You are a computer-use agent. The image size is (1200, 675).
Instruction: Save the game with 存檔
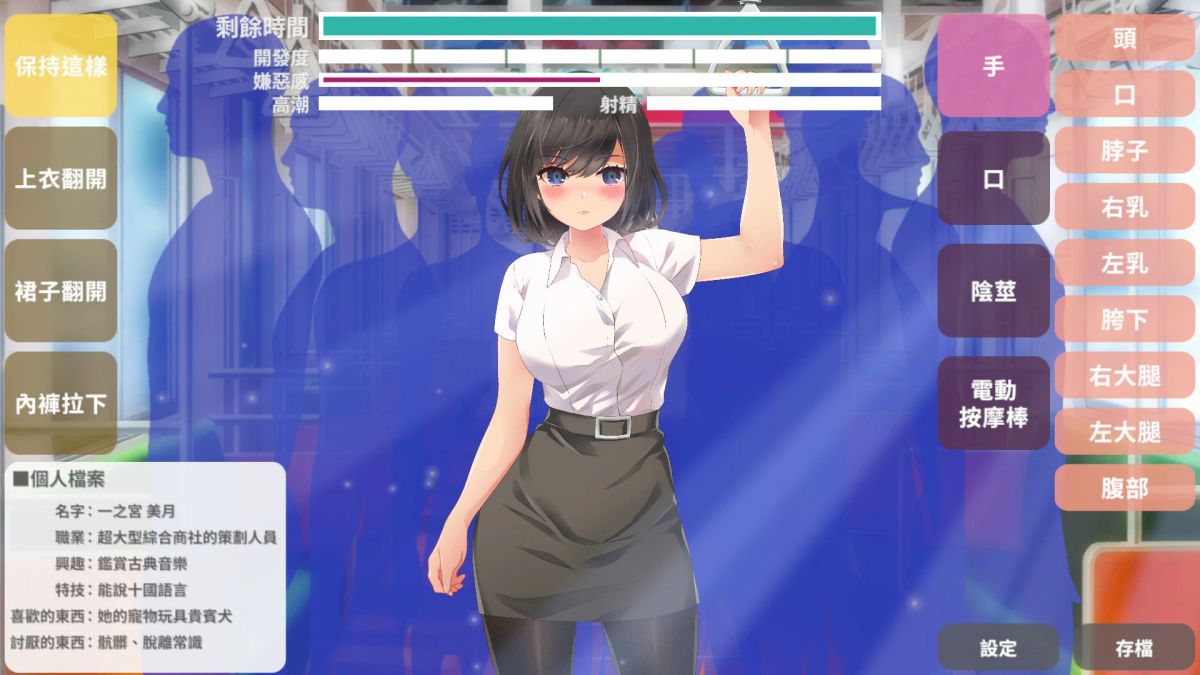[1134, 648]
